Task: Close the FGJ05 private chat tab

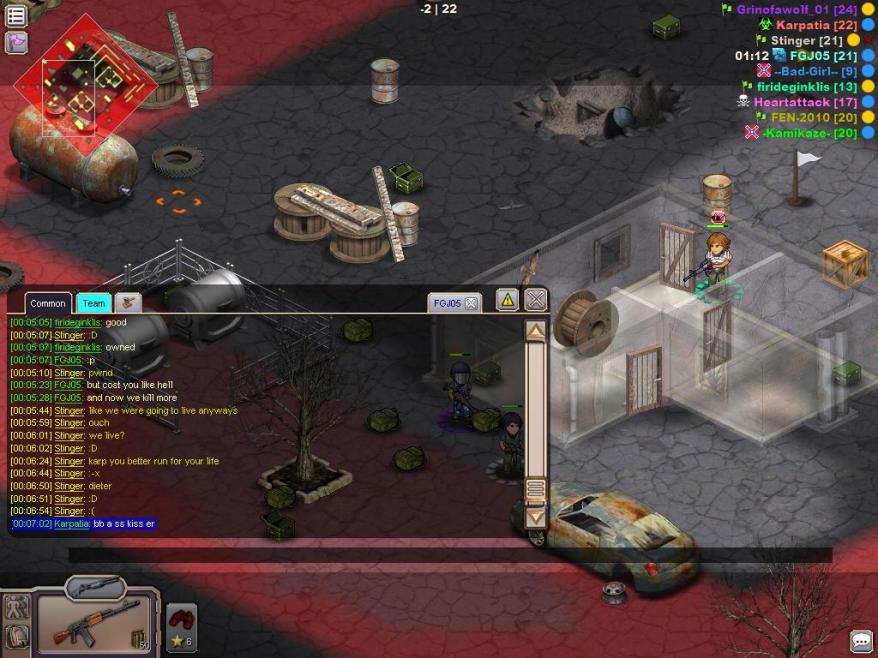Action: (x=471, y=303)
